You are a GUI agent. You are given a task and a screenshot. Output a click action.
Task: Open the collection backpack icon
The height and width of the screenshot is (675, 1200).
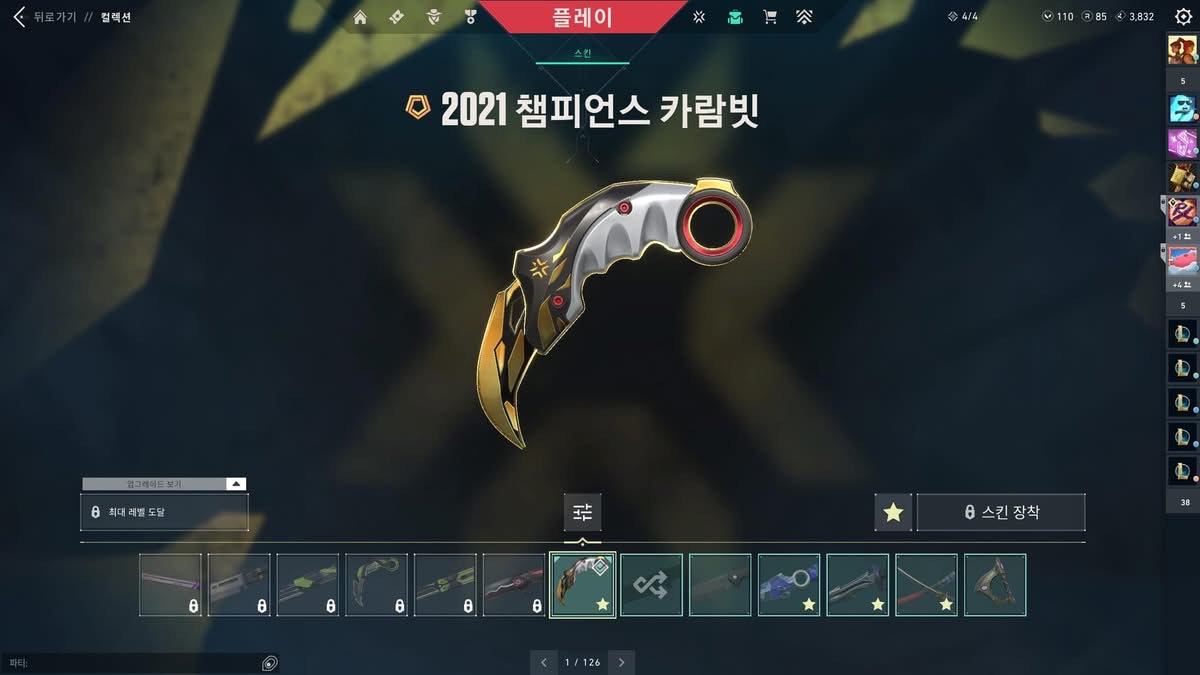[x=735, y=17]
